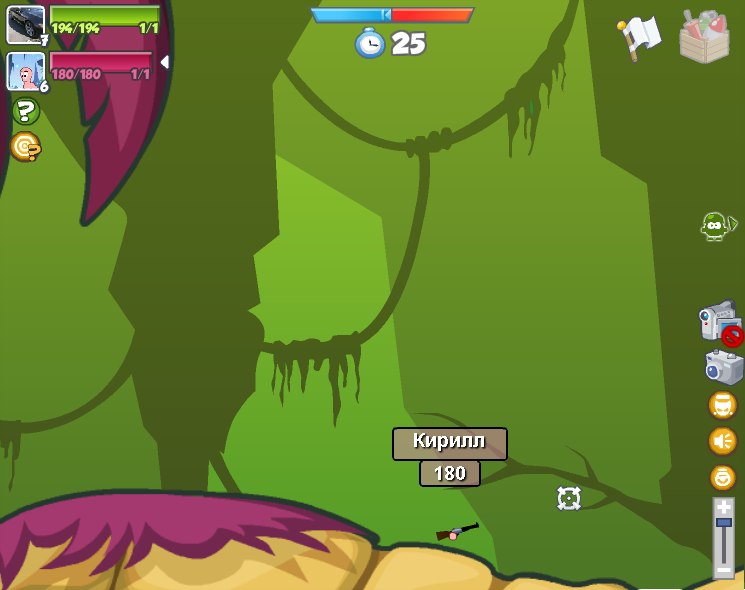Zoom in with the plus button

click(x=723, y=508)
